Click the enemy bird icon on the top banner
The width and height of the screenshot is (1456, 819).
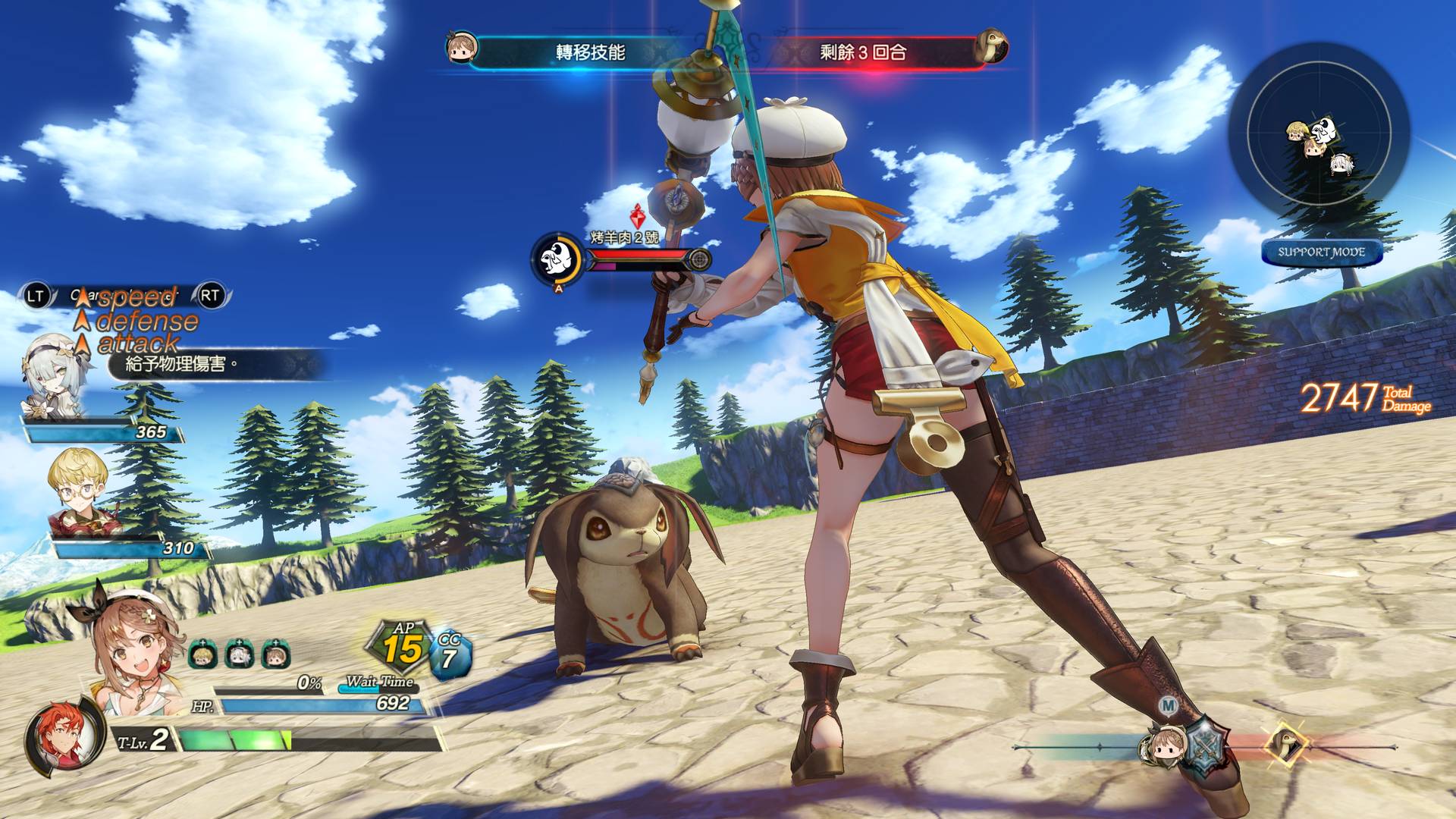990,46
